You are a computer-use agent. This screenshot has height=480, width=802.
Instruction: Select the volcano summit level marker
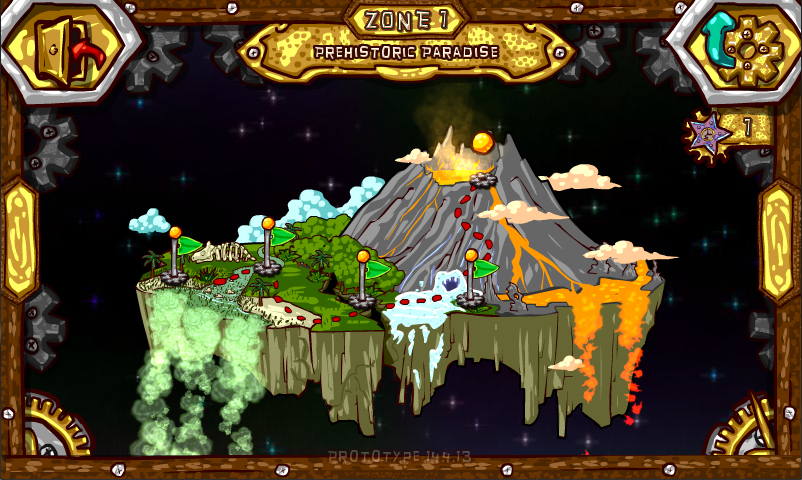483,159
